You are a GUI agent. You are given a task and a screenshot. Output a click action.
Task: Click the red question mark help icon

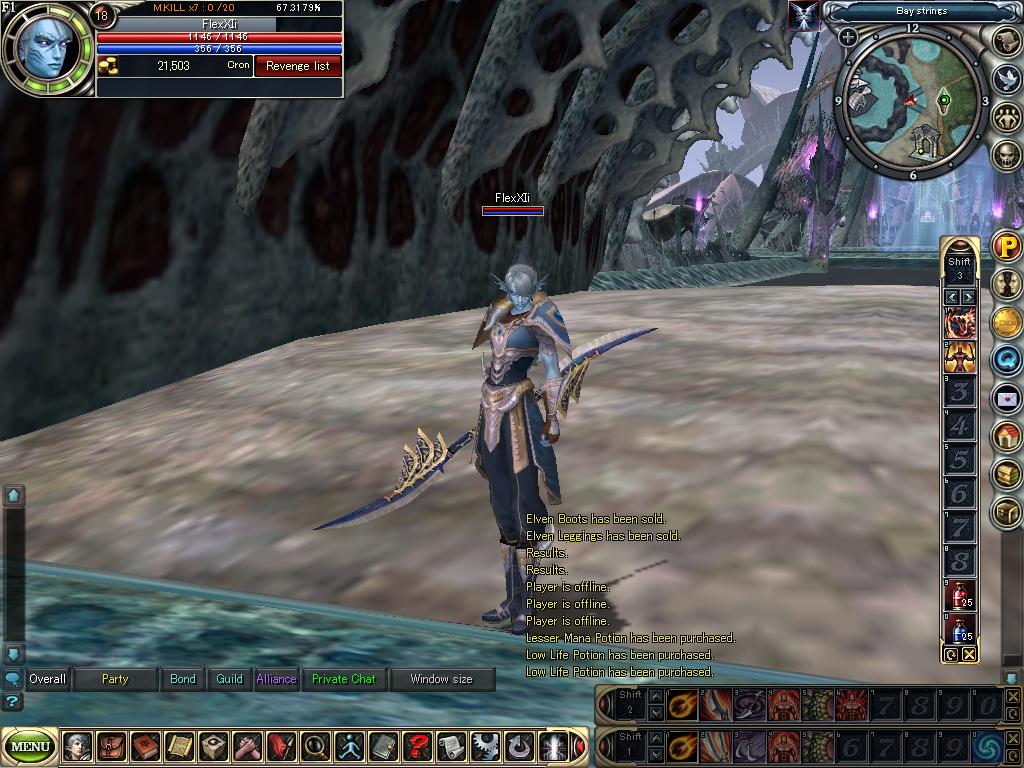tap(417, 746)
